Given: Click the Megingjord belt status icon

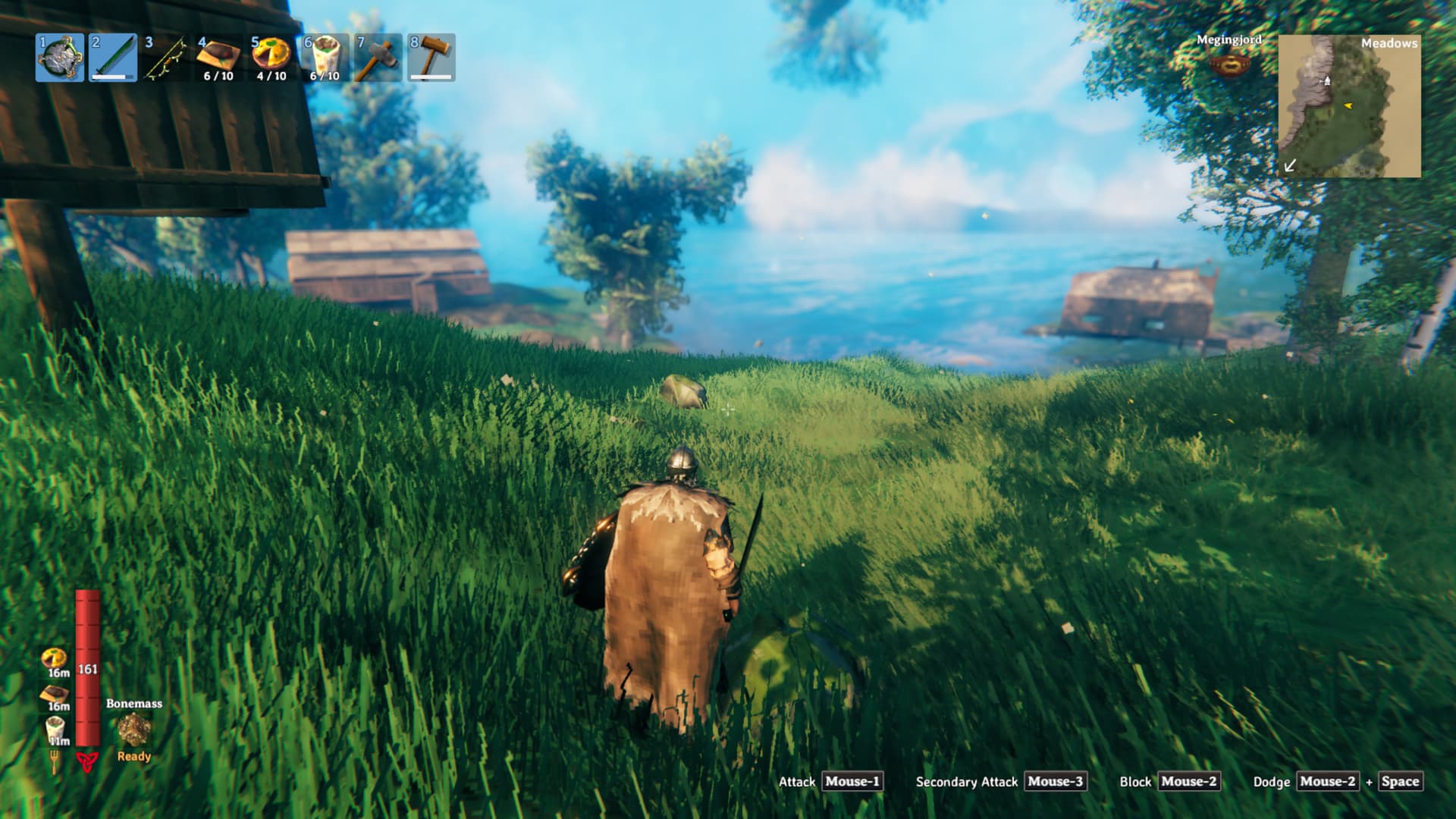Looking at the screenshot, I should pyautogui.click(x=1229, y=65).
